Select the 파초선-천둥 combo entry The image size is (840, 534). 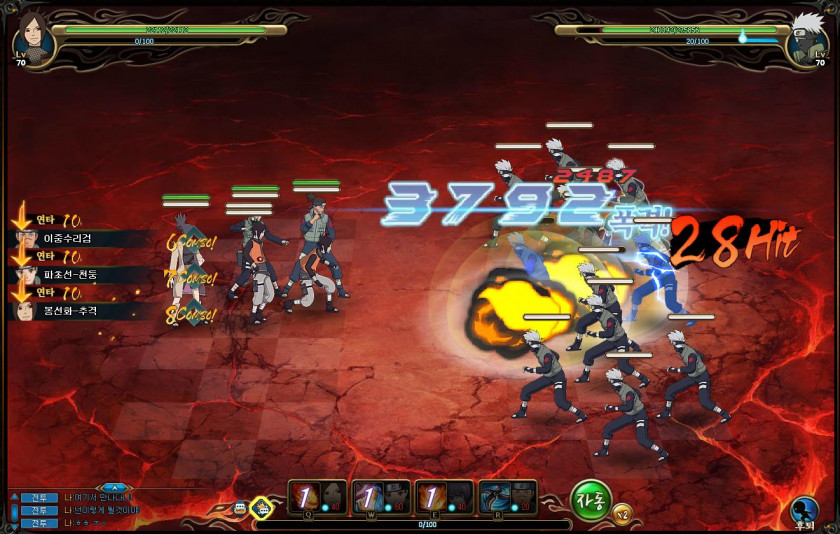pos(82,274)
